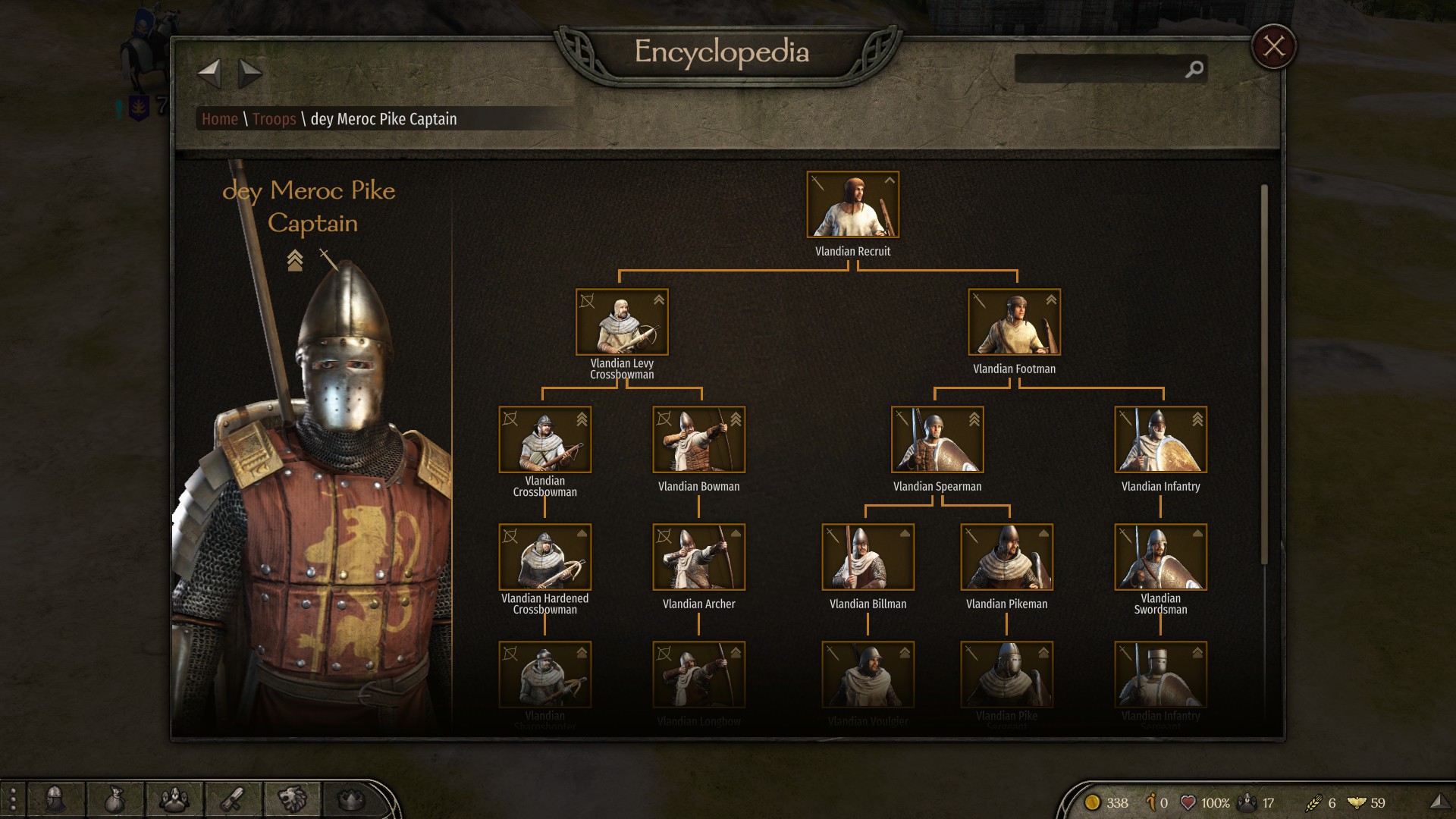Viewport: 1456px width, 819px height.
Task: Focus the encyclopedia search field
Action: tap(1100, 69)
